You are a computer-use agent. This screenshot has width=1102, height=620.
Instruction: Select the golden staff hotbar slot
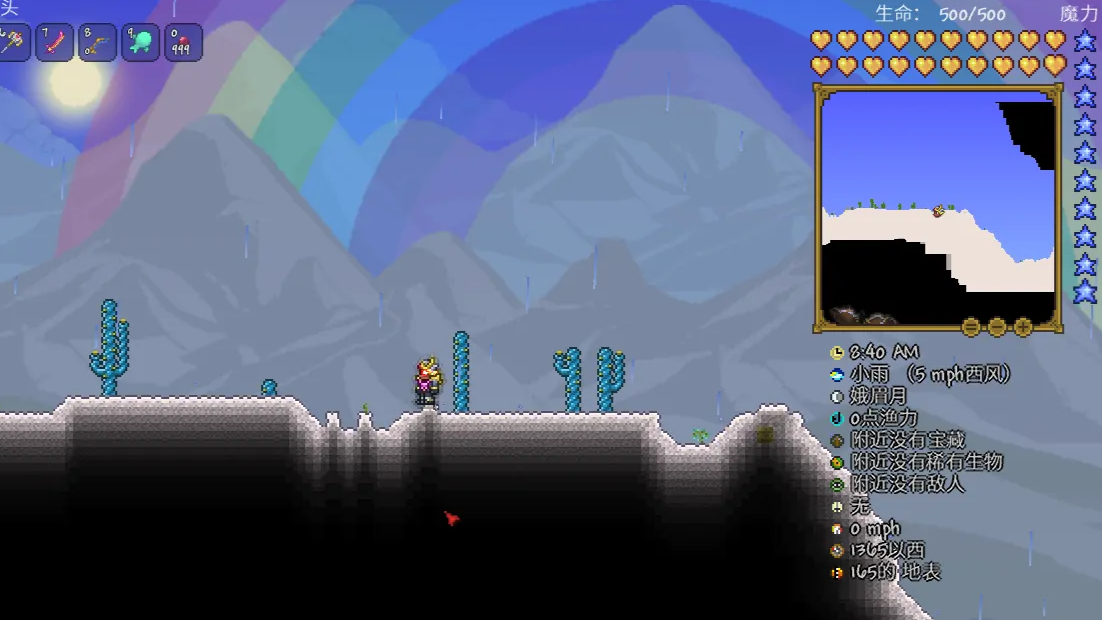12,43
